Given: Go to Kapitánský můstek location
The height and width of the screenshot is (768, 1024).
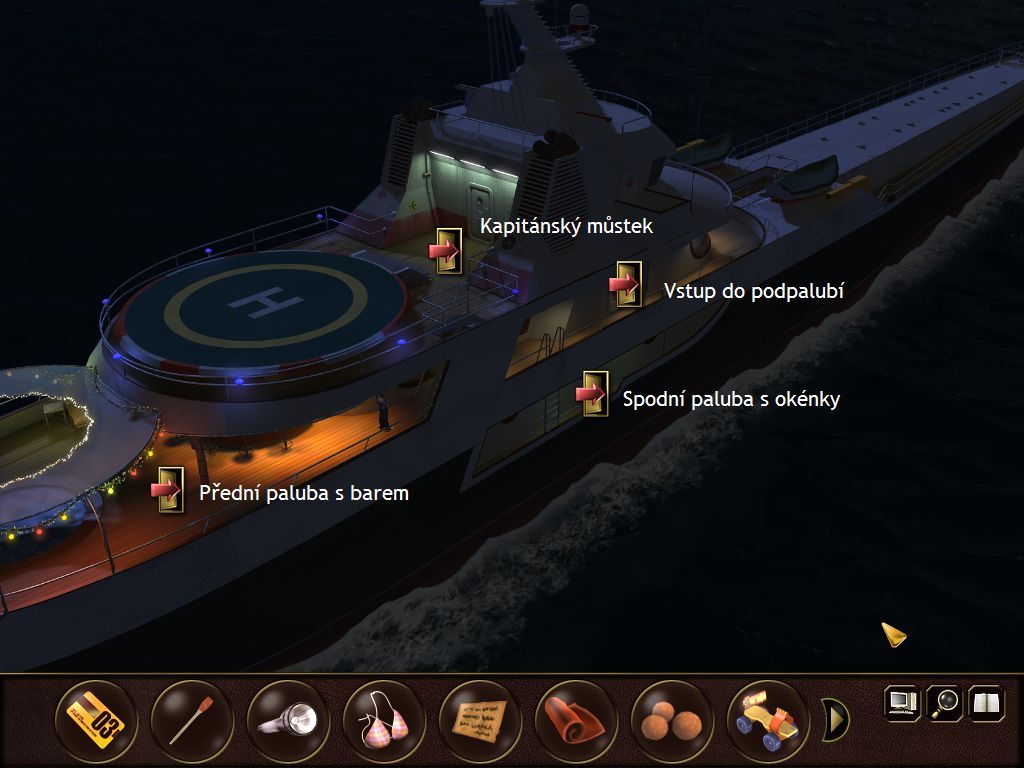Looking at the screenshot, I should click(446, 250).
